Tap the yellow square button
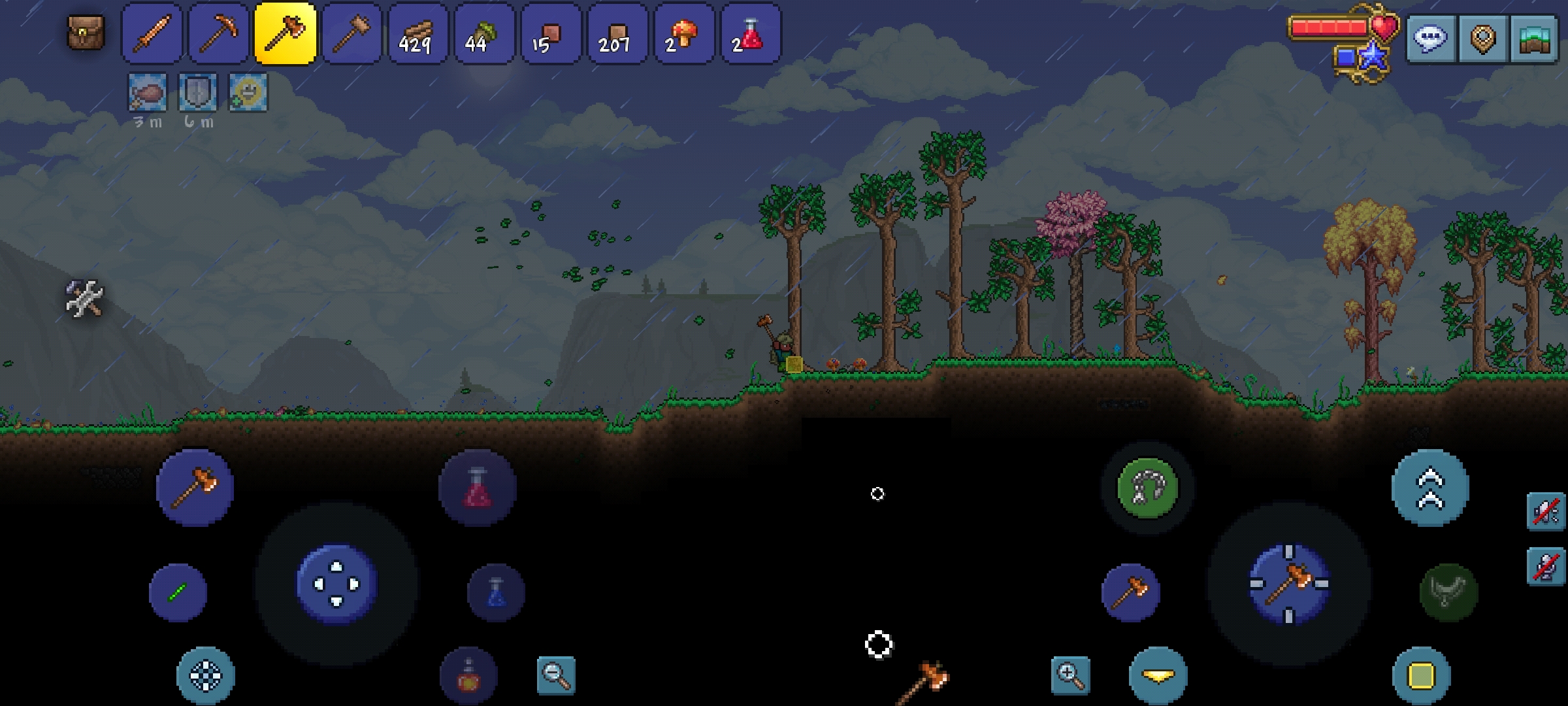The width and height of the screenshot is (1568, 706). pos(1421,676)
